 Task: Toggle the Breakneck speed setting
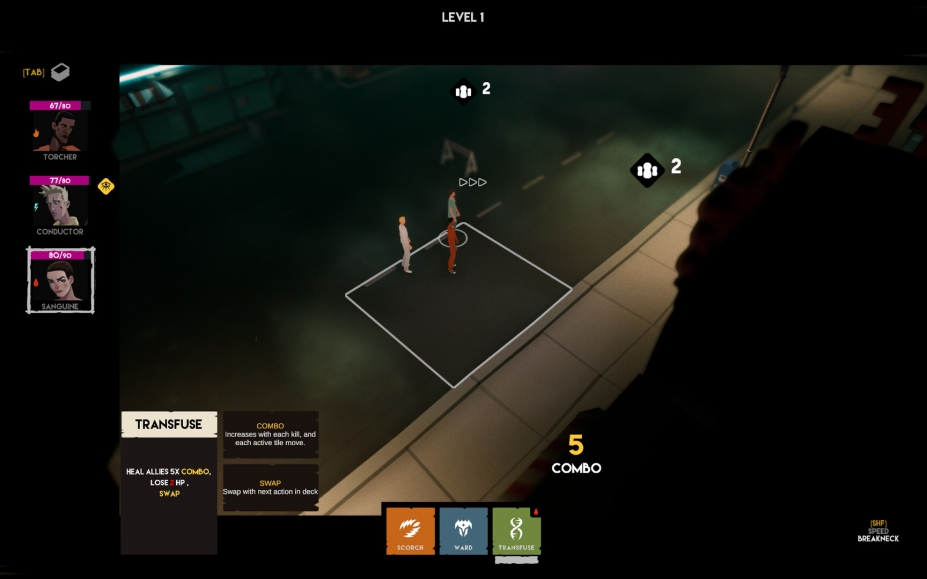coord(878,531)
